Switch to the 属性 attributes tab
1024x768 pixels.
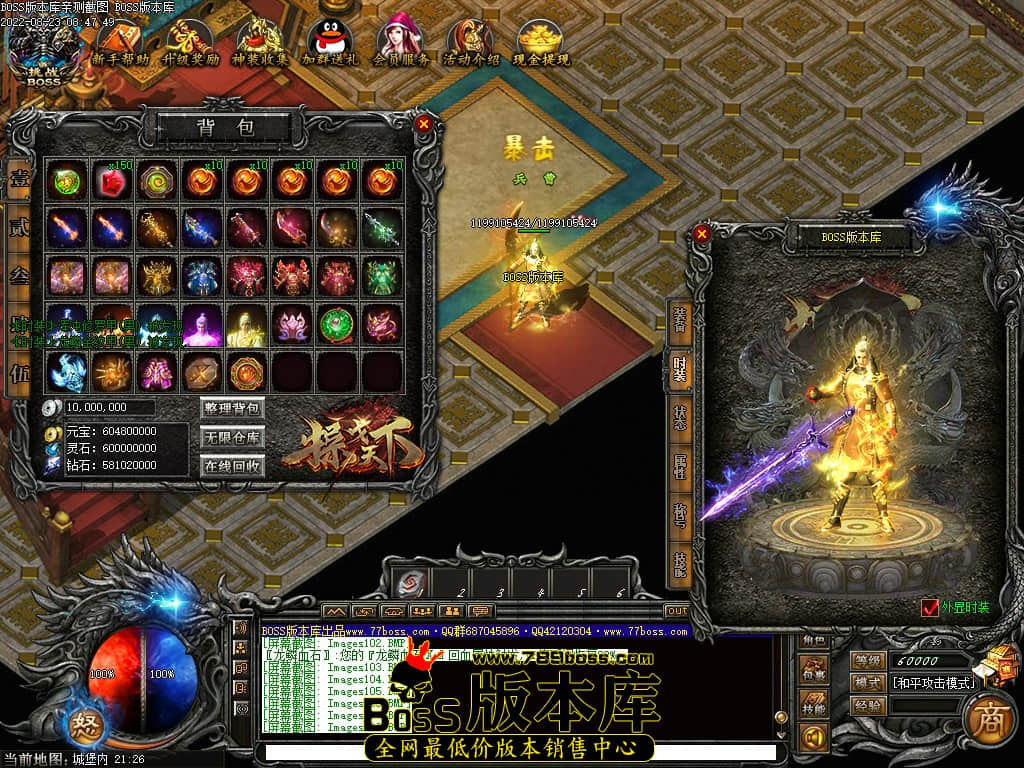click(681, 467)
